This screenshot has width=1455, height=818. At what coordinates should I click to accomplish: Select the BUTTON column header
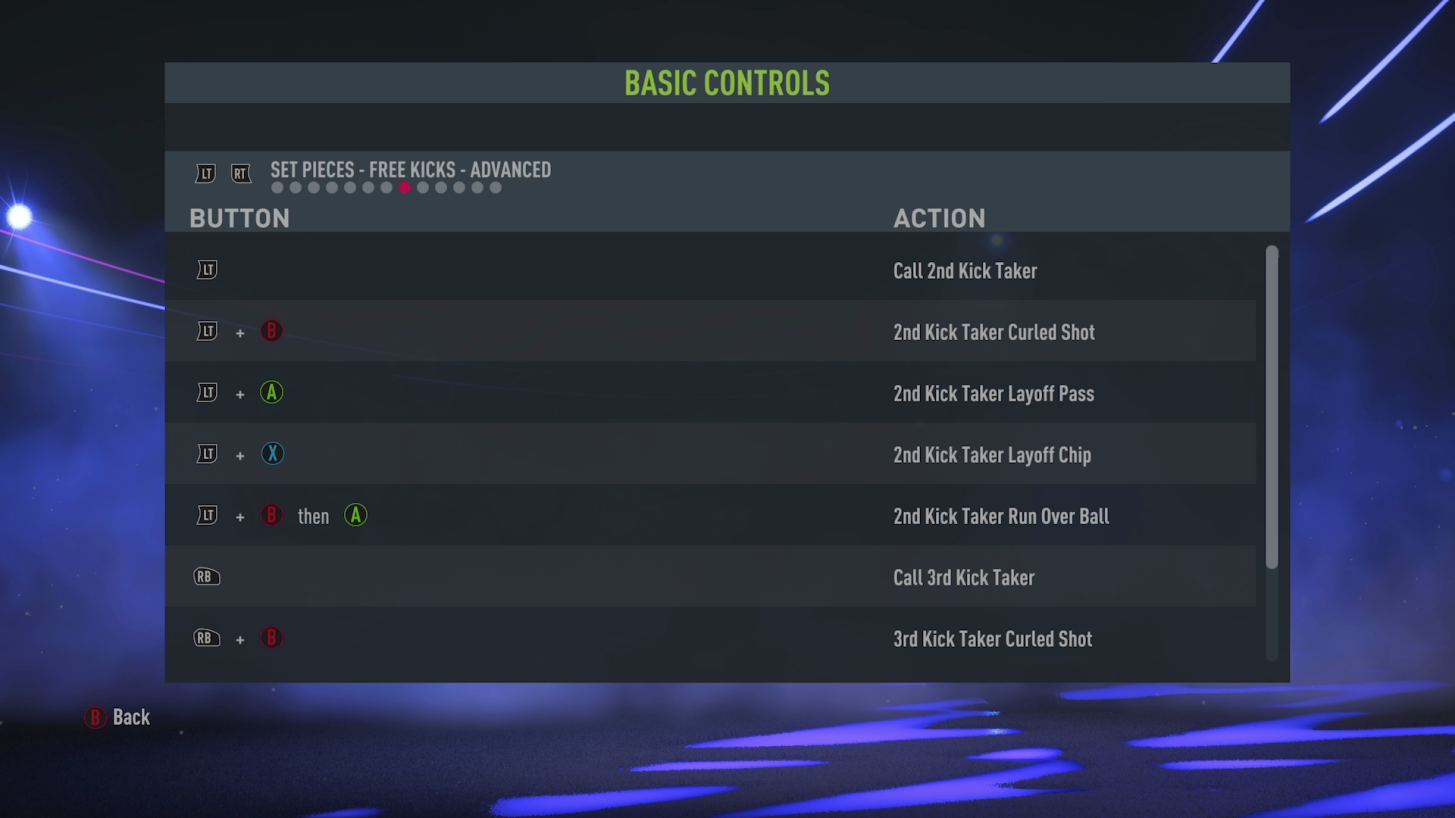point(239,218)
